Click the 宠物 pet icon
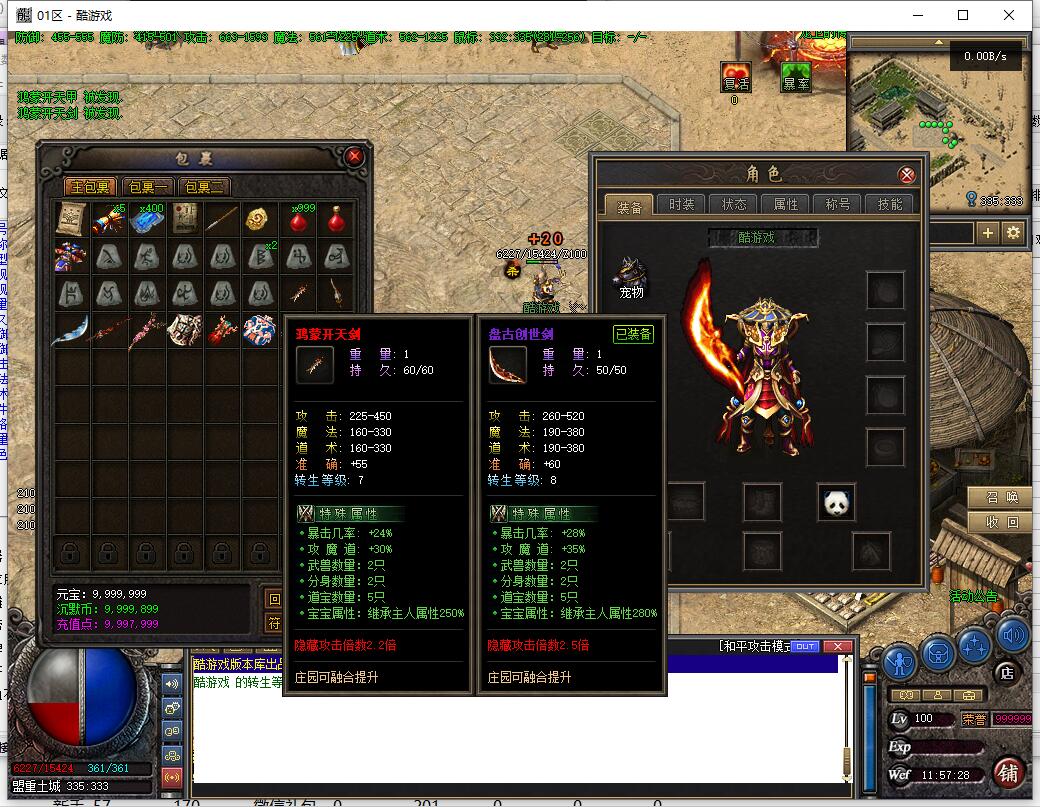The height and width of the screenshot is (807, 1040). pos(630,276)
